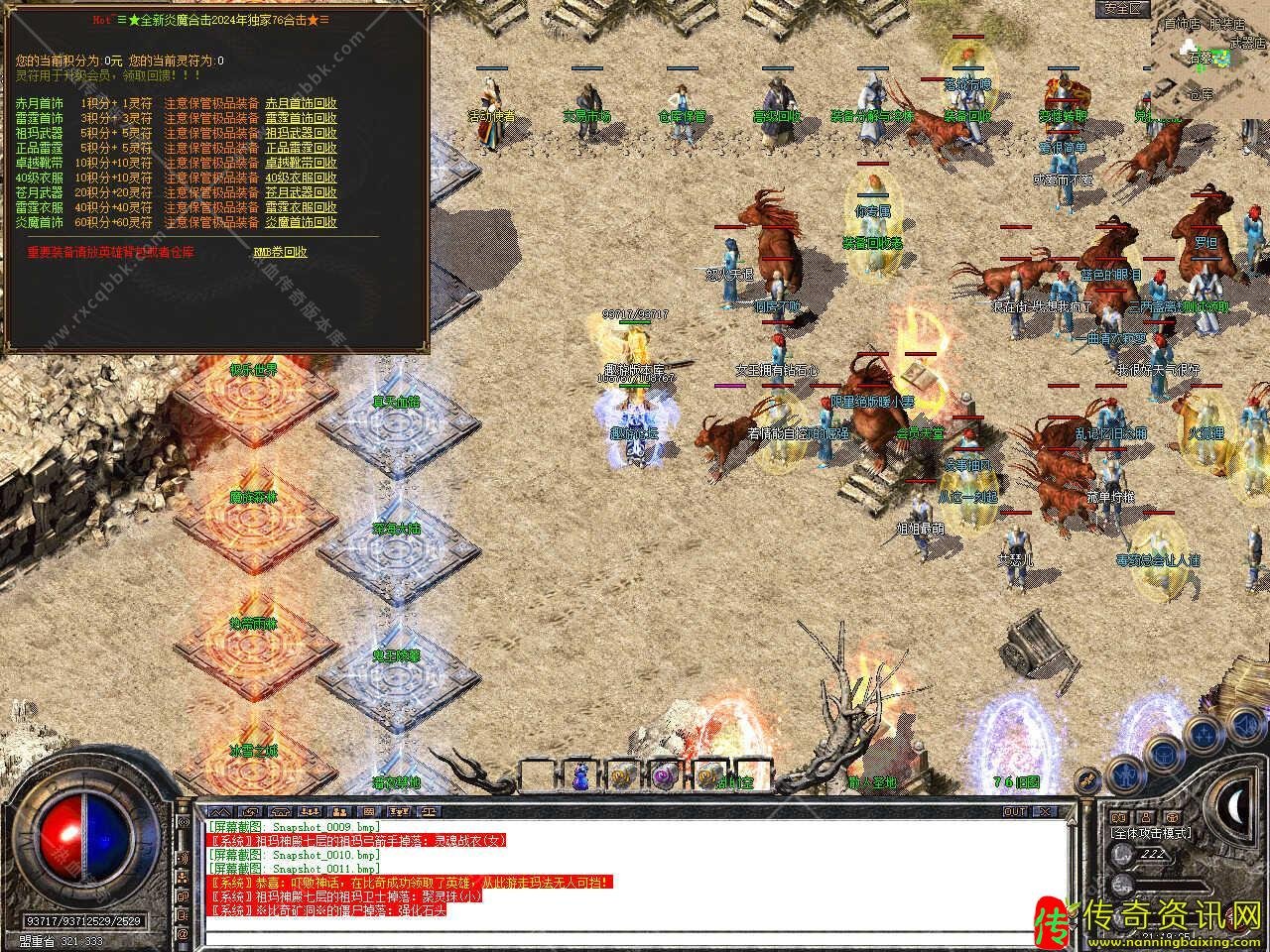Viewport: 1270px width, 952px height.
Task: Toggle the 全体攻击模式 attack mode label
Action: 1151,833
